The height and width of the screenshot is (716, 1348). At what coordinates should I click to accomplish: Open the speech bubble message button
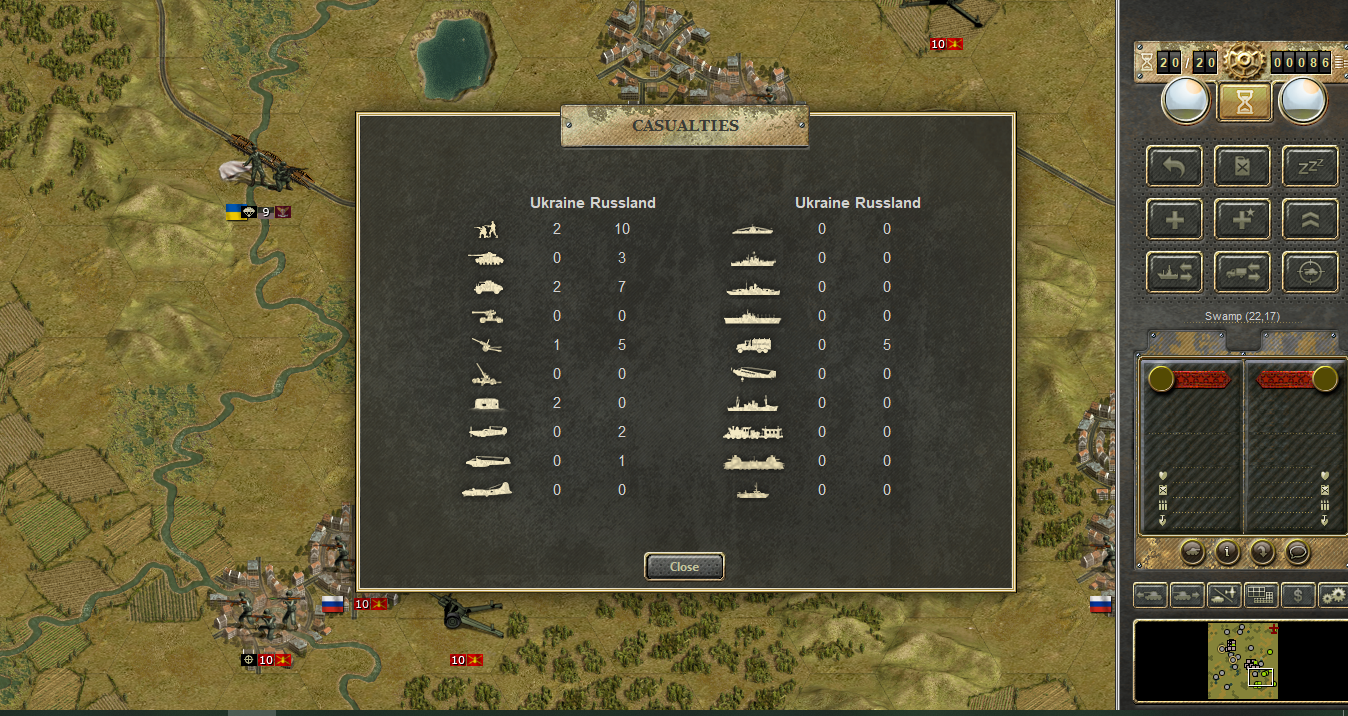(x=1297, y=551)
